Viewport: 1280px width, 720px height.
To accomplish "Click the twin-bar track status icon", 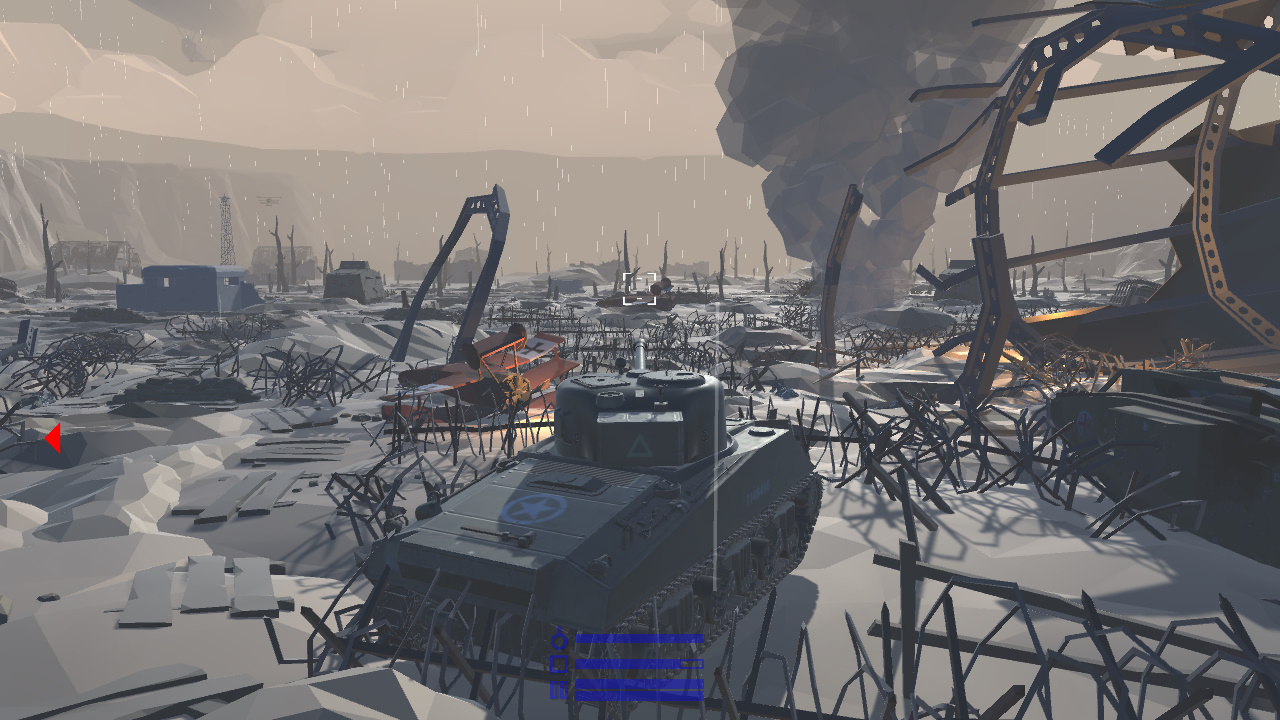I will tap(558, 689).
